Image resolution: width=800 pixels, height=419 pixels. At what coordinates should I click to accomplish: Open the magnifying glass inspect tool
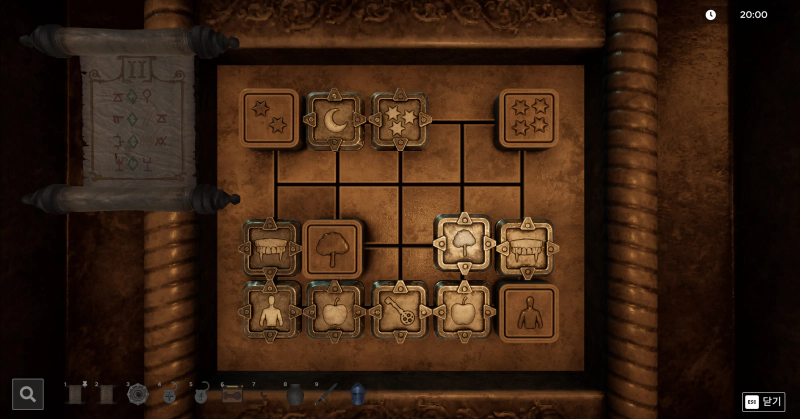pyautogui.click(x=28, y=394)
